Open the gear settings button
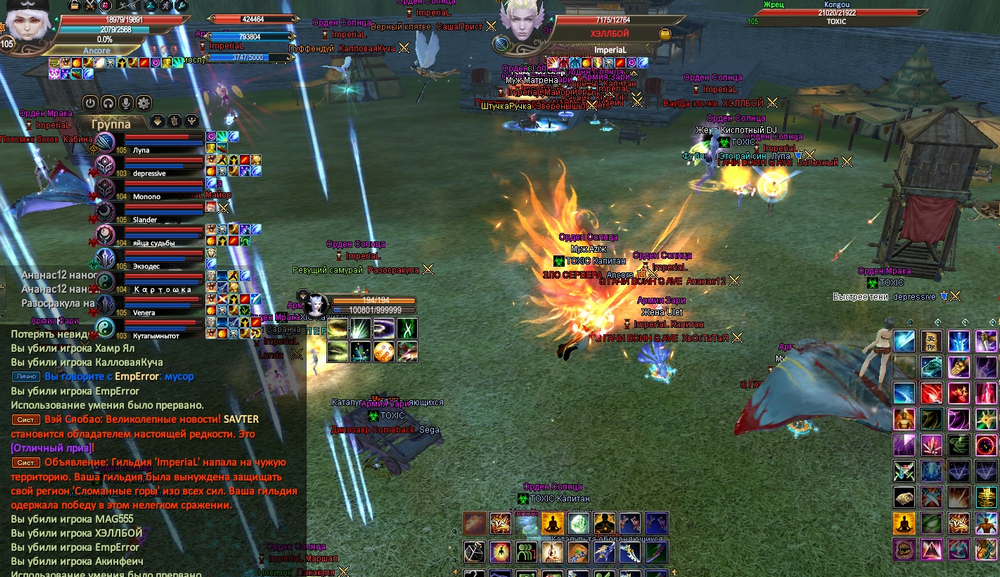This screenshot has height=577, width=1000. pos(144,102)
